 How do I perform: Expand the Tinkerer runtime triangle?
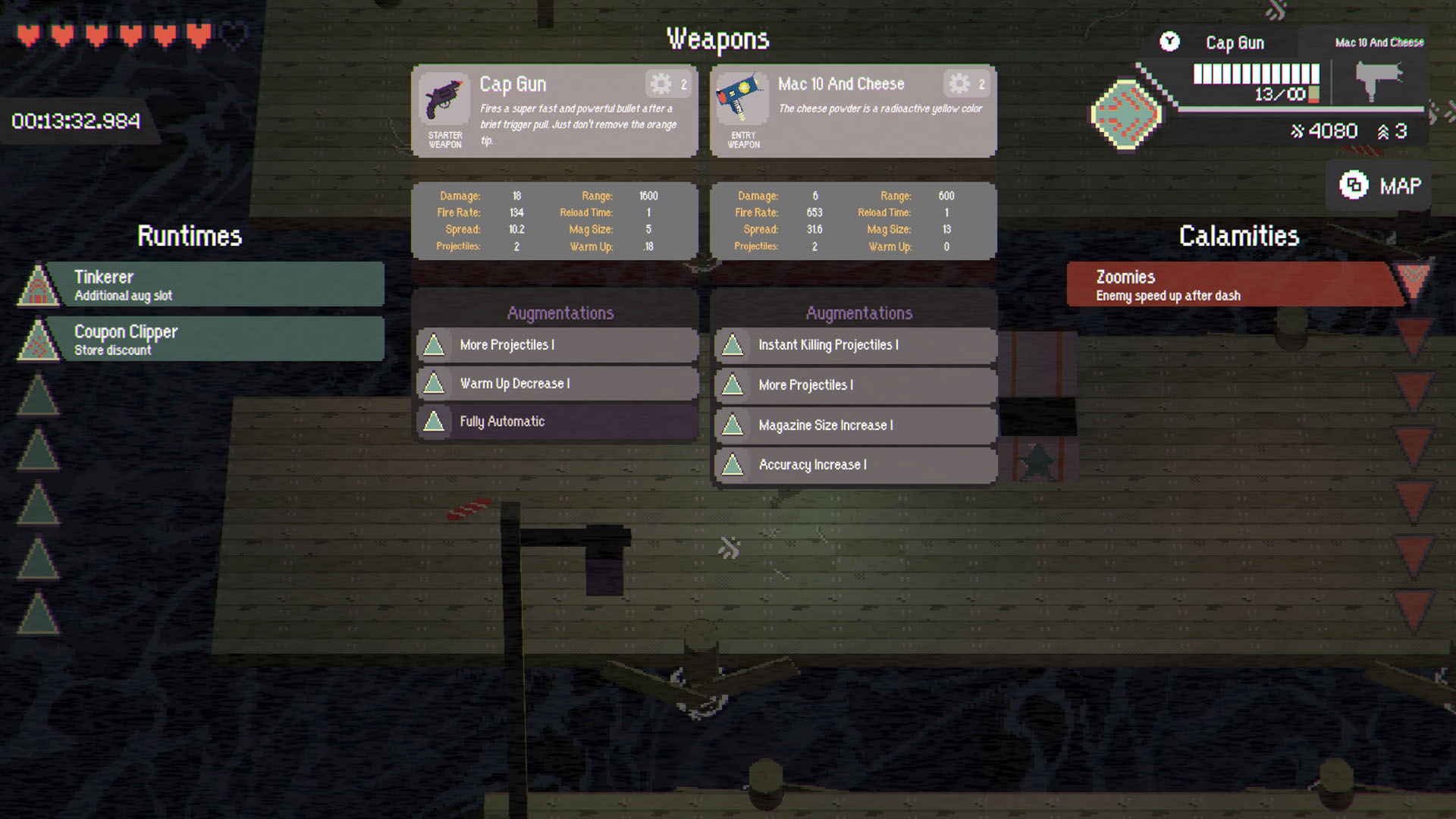(37, 284)
